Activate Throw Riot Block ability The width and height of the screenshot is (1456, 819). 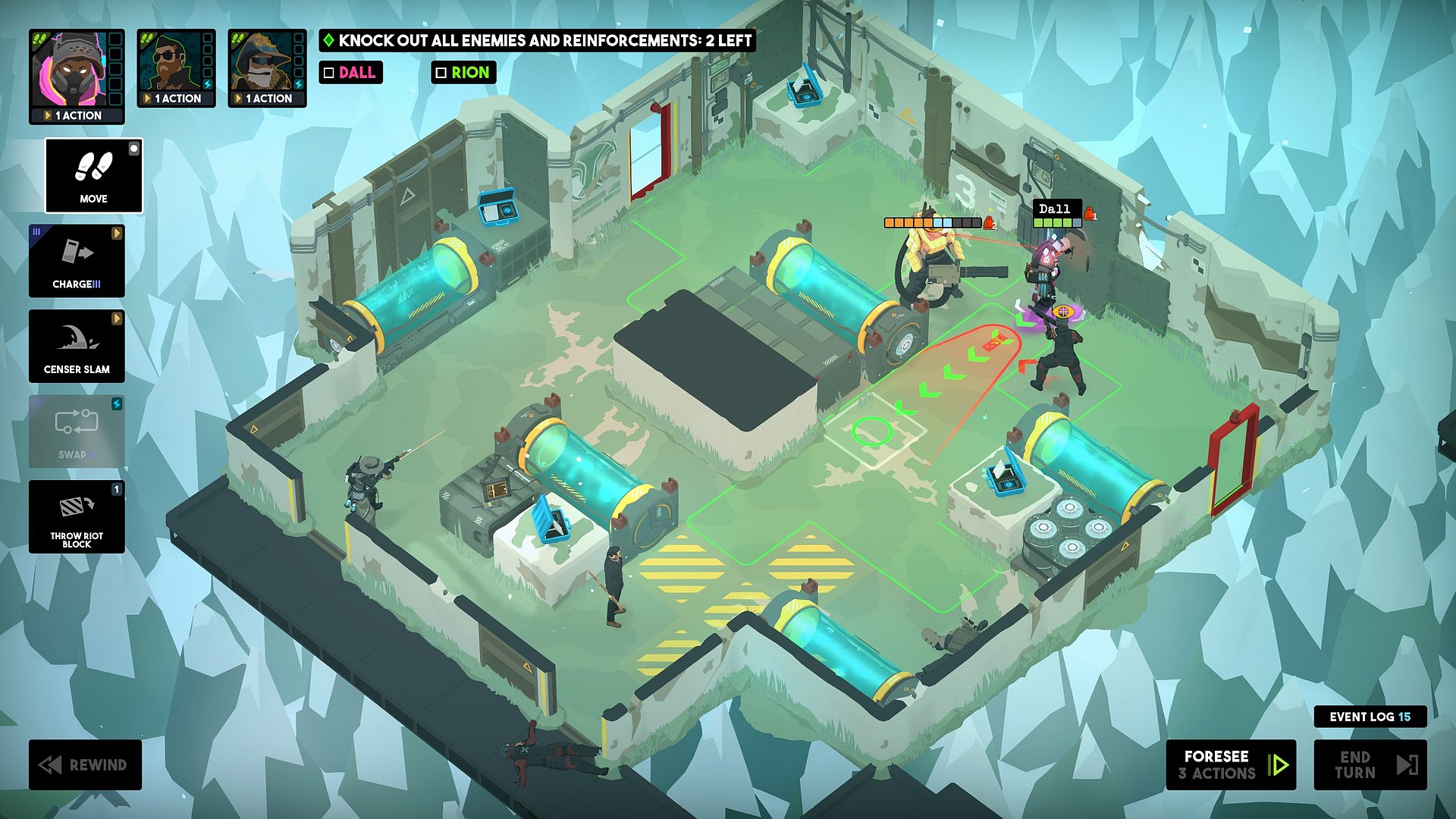point(77,516)
